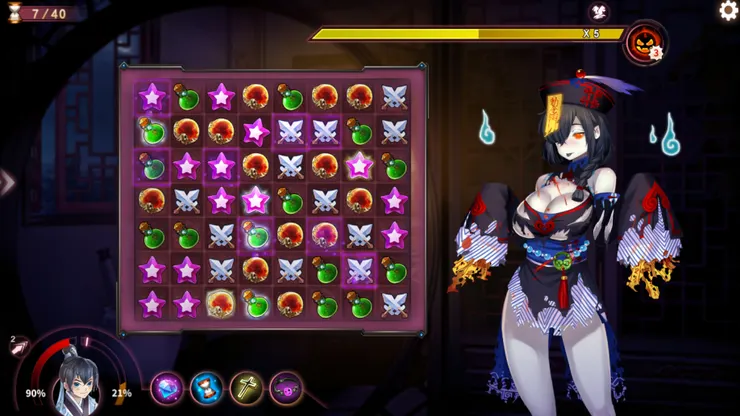Expand the left side arrow panel
This screenshot has width=740, height=416.
coord(6,182)
